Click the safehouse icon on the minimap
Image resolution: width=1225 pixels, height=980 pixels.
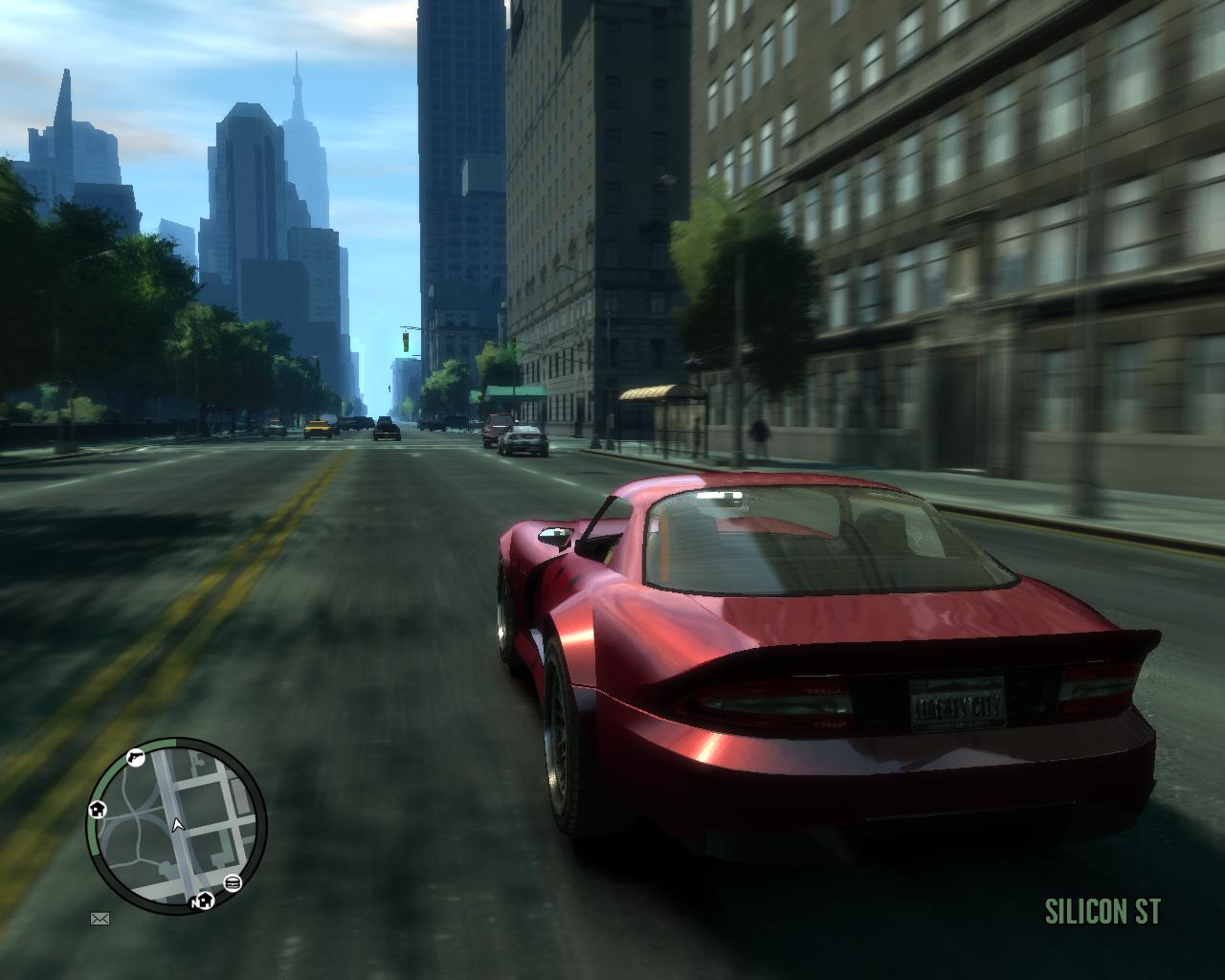click(97, 810)
